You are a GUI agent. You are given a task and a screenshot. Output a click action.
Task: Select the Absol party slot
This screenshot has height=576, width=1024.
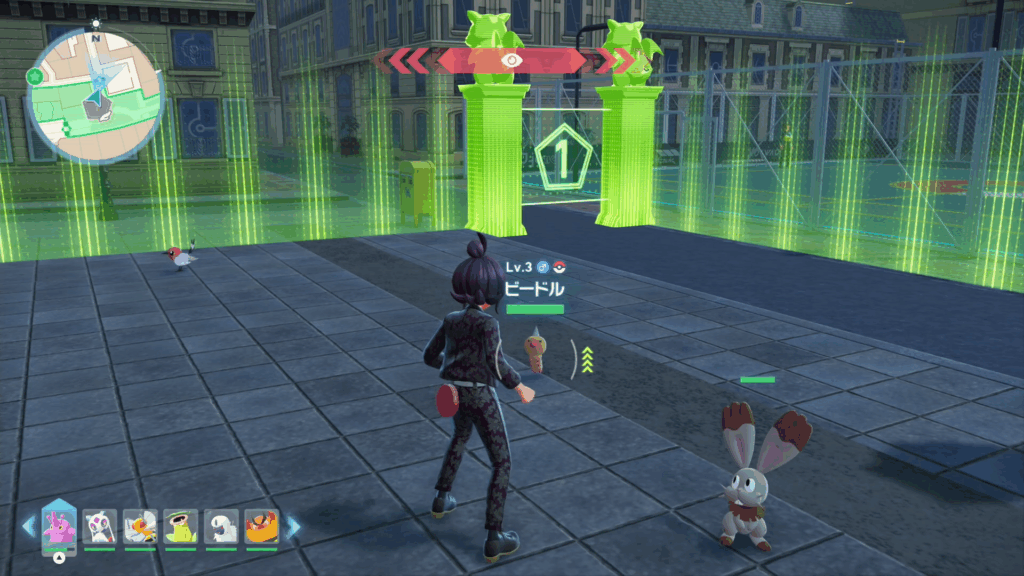(221, 526)
